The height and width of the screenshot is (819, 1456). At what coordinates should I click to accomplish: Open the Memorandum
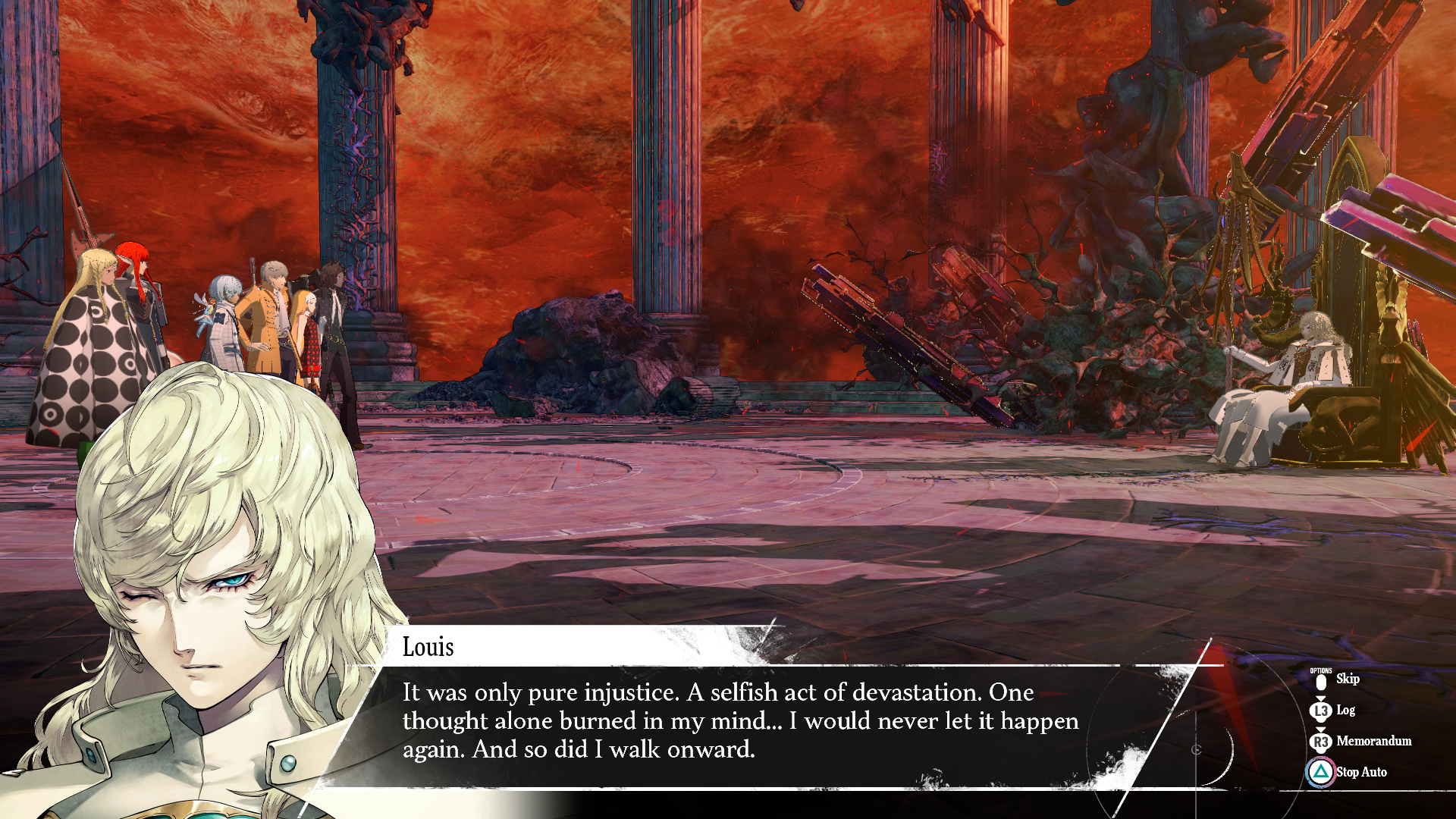point(1373,742)
